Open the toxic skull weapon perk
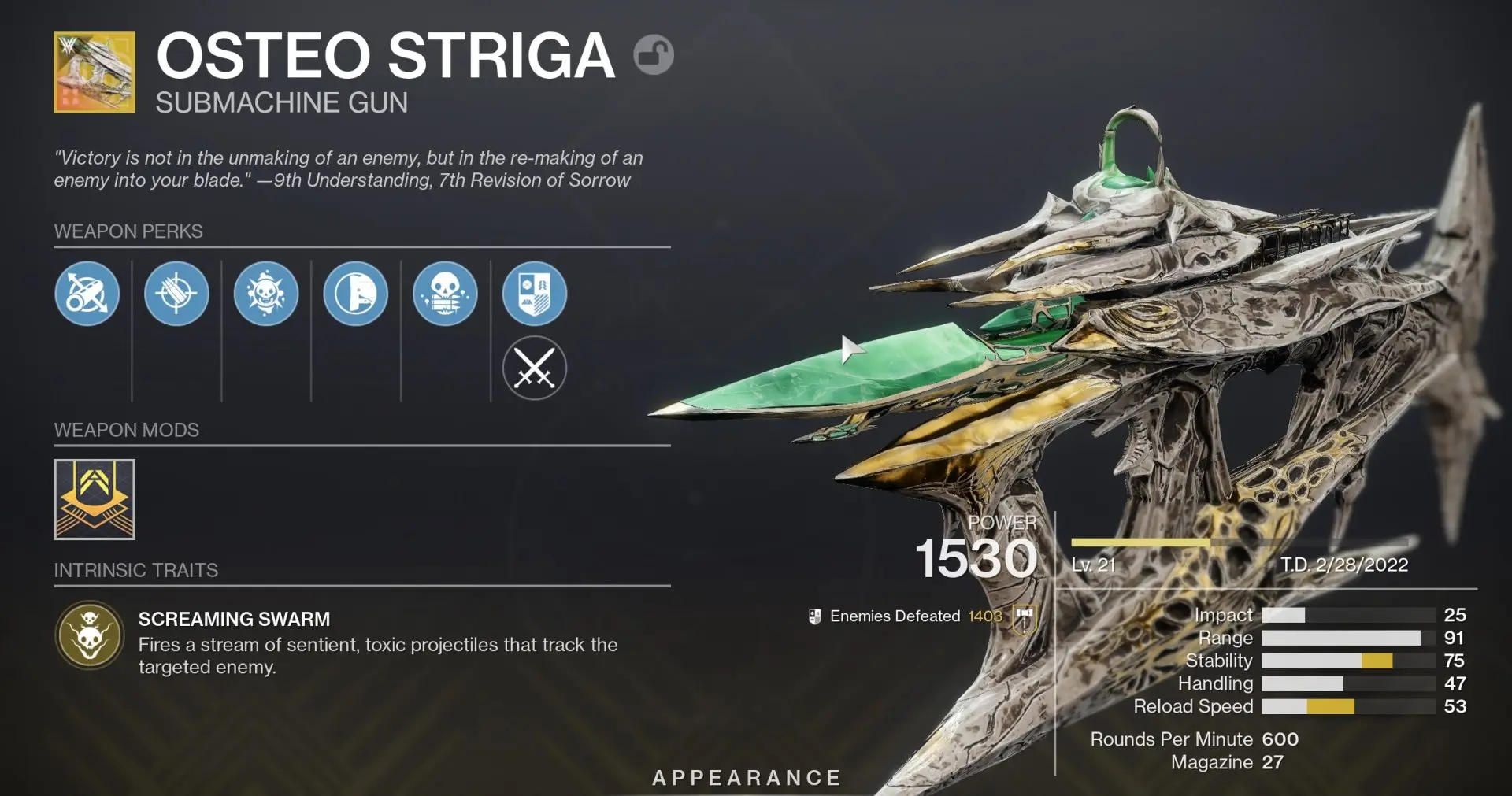Screen dimensions: 1512x796 [266, 294]
